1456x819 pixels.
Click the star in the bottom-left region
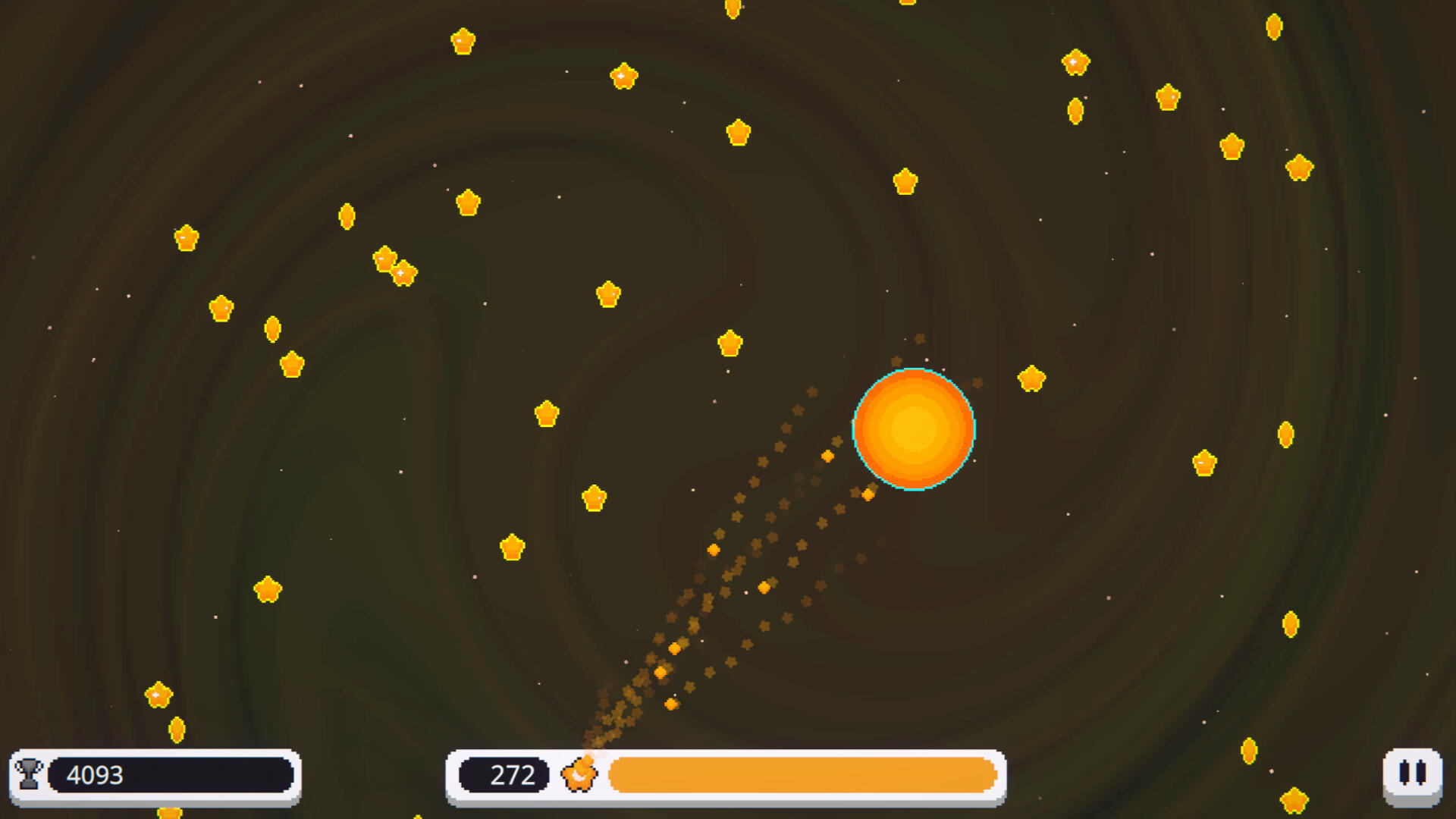tap(157, 693)
